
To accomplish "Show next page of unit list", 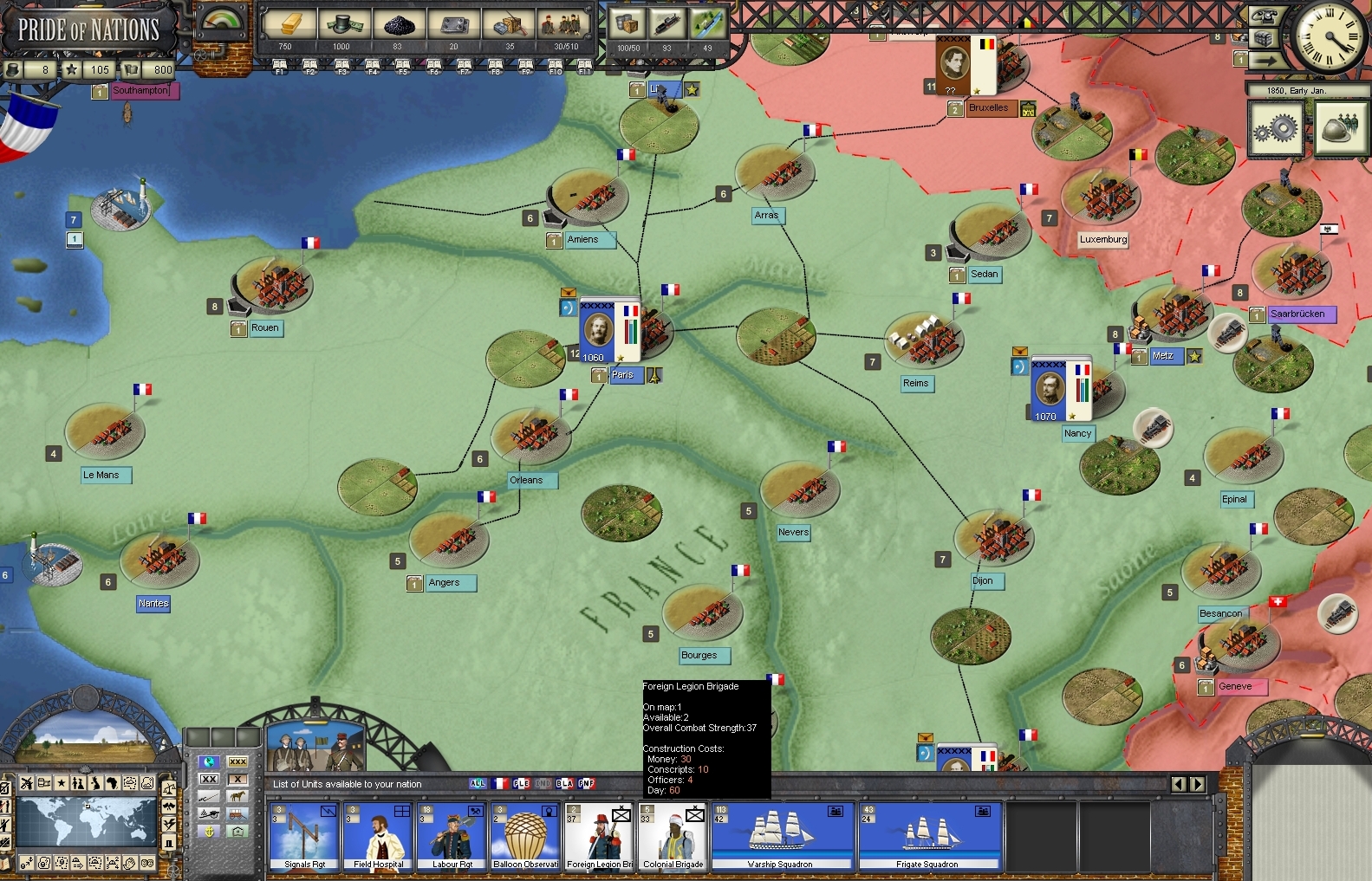I will point(1198,784).
